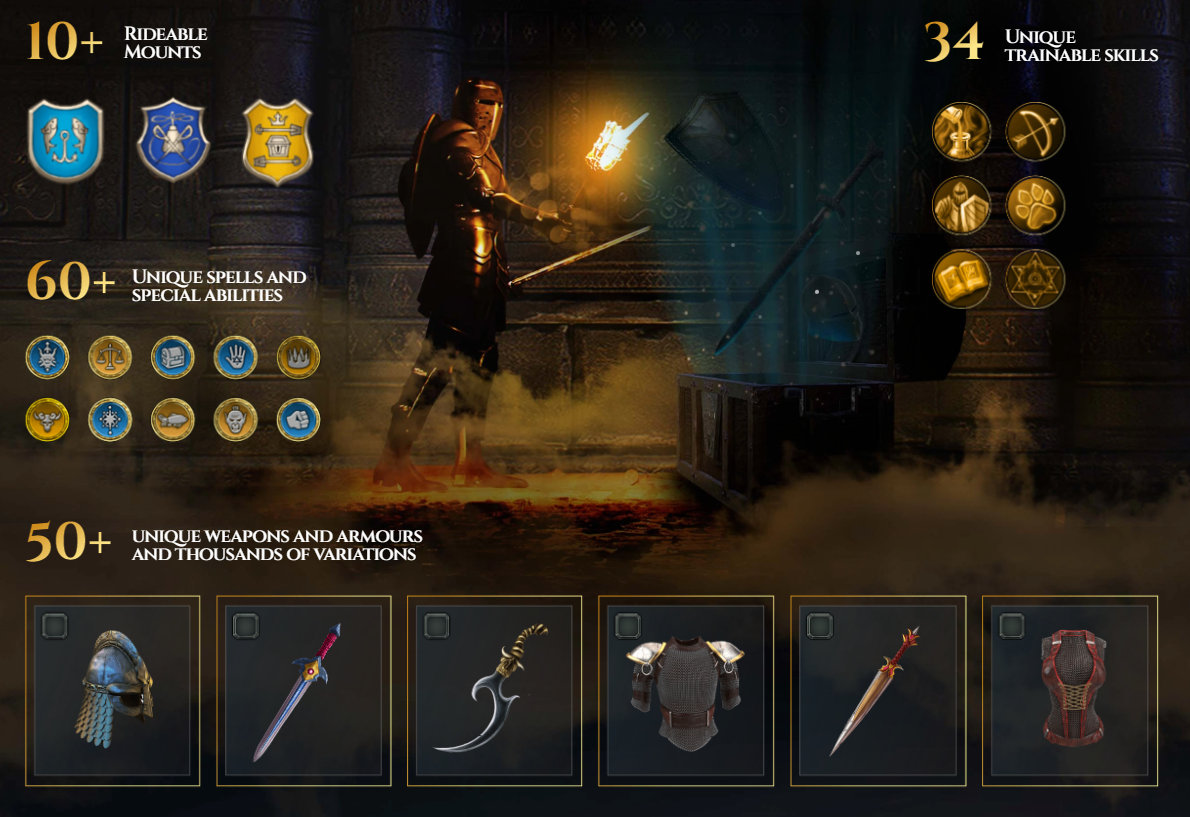Select the red leather corset armour card
This screenshot has width=1190, height=817.
click(1070, 691)
